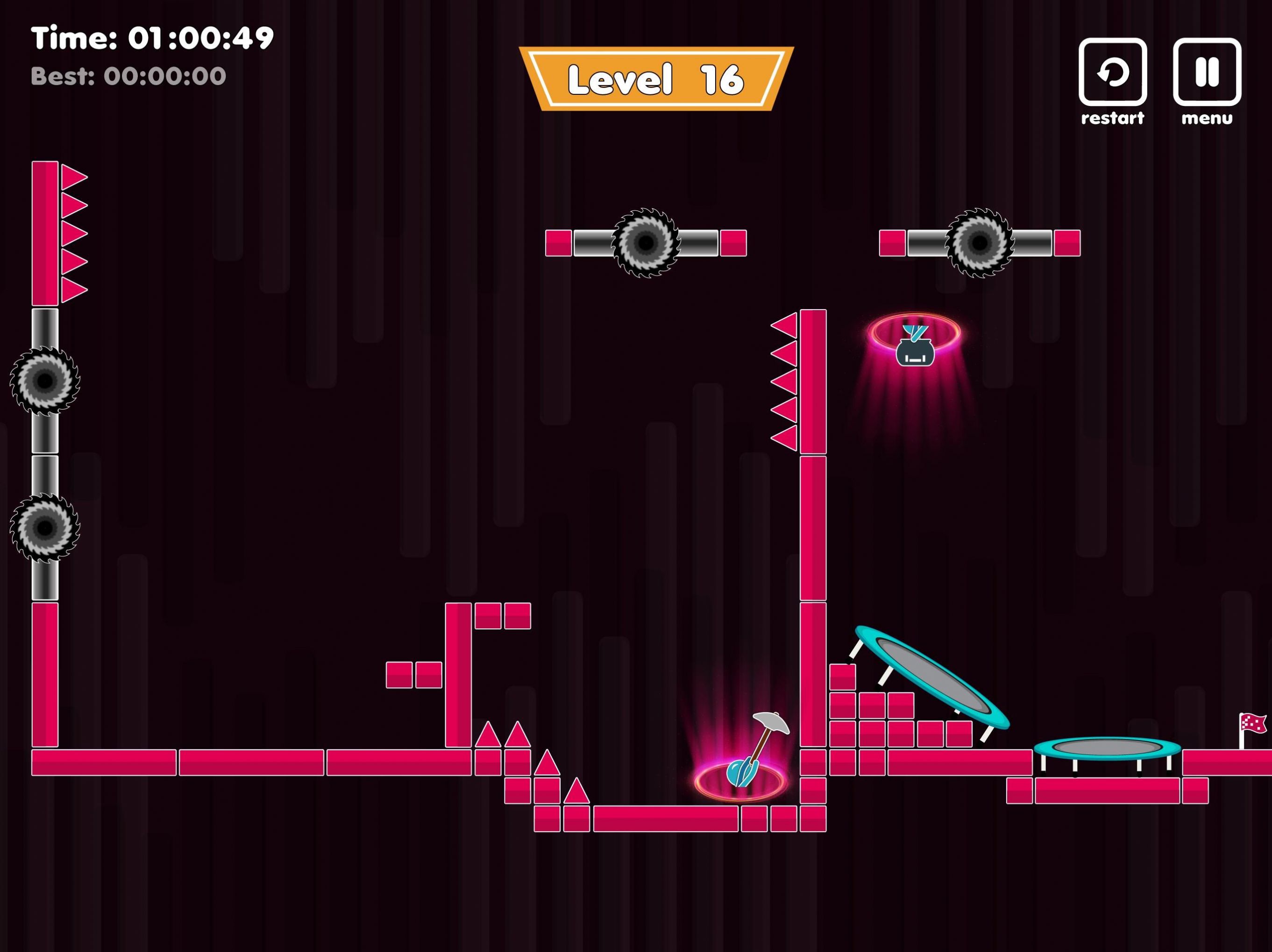
Task: Restart the current level
Action: click(1112, 72)
